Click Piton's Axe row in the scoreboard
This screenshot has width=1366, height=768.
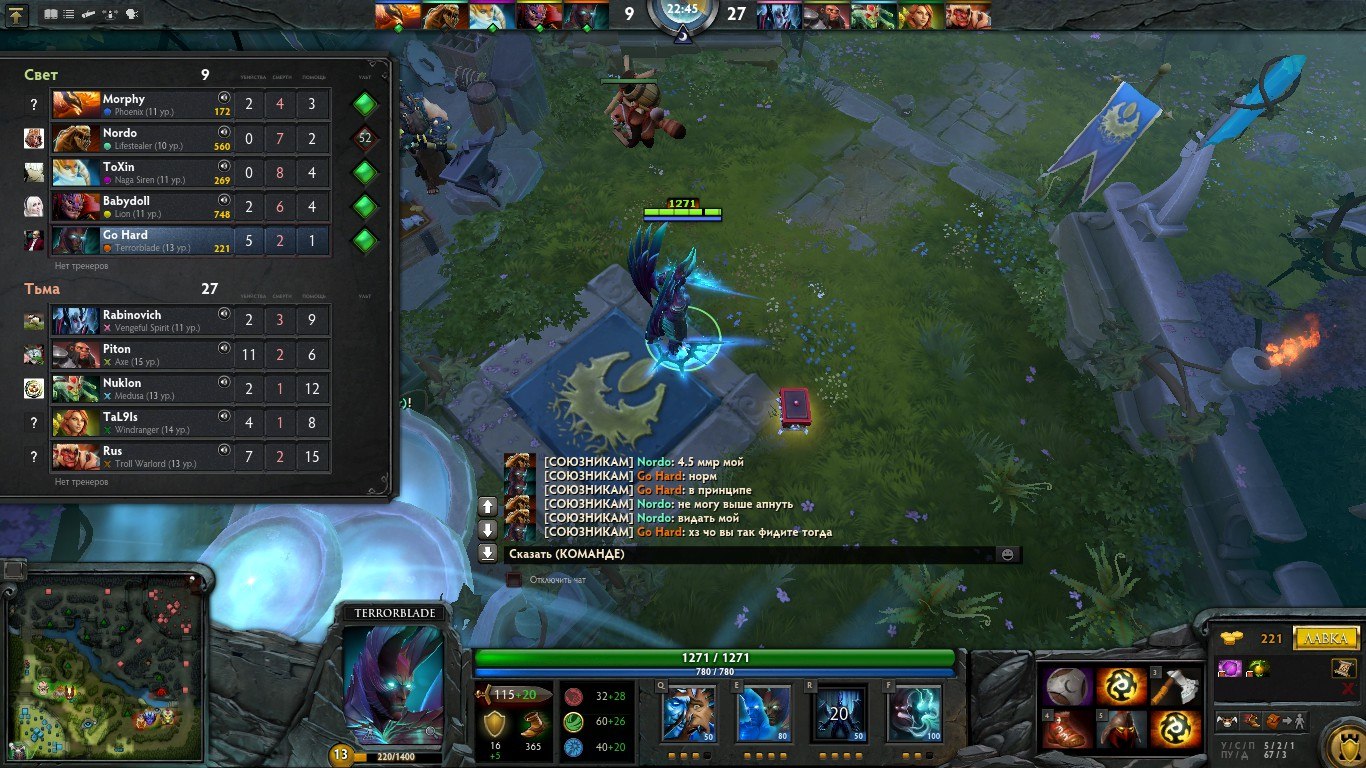140,355
